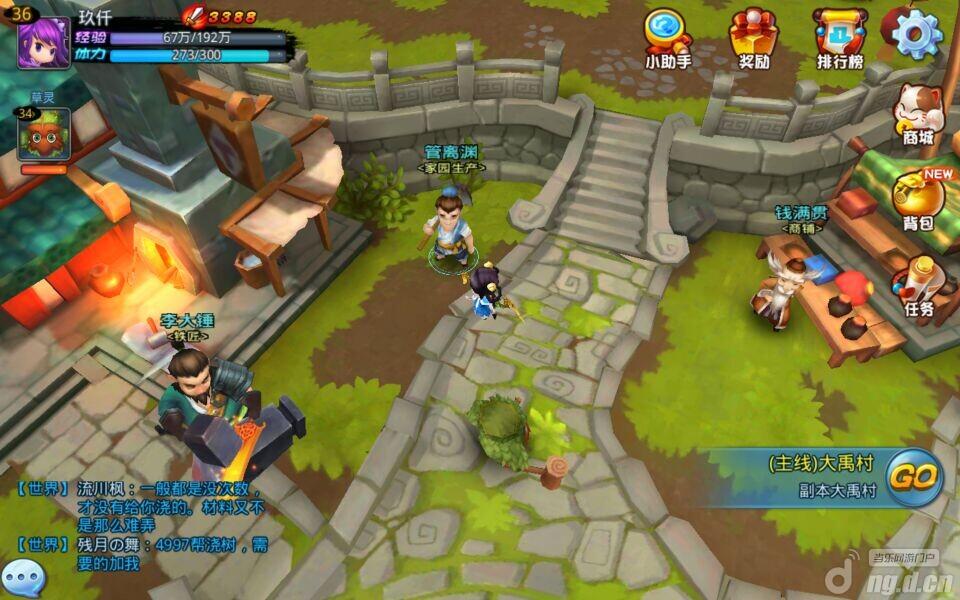Open the 背包 bag inventory
The width and height of the screenshot is (960, 600).
(x=917, y=199)
